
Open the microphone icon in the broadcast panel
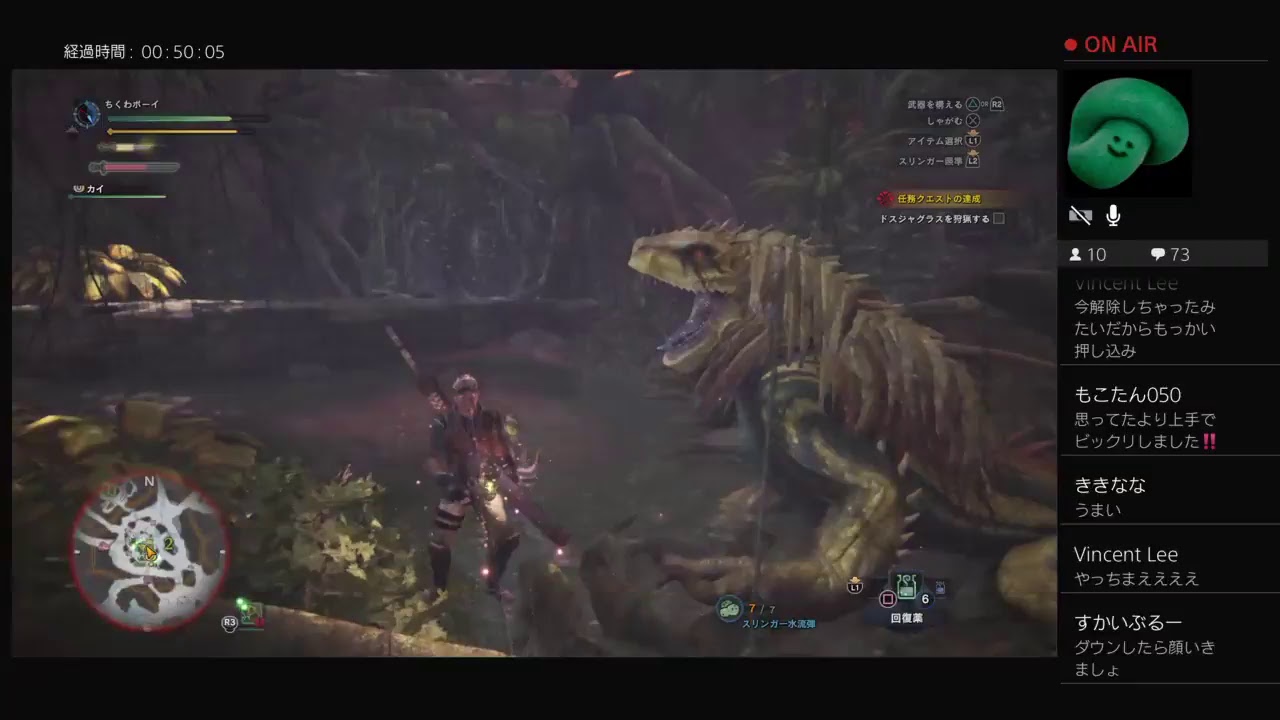[1112, 215]
